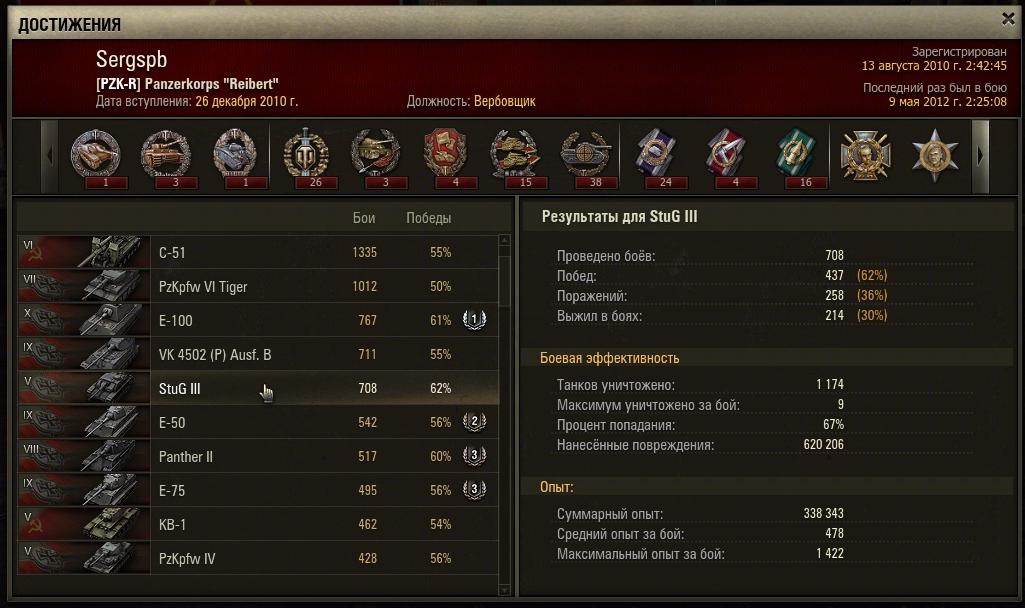Sort the vehicle list by Бои column
1025x608 pixels.
click(x=364, y=218)
